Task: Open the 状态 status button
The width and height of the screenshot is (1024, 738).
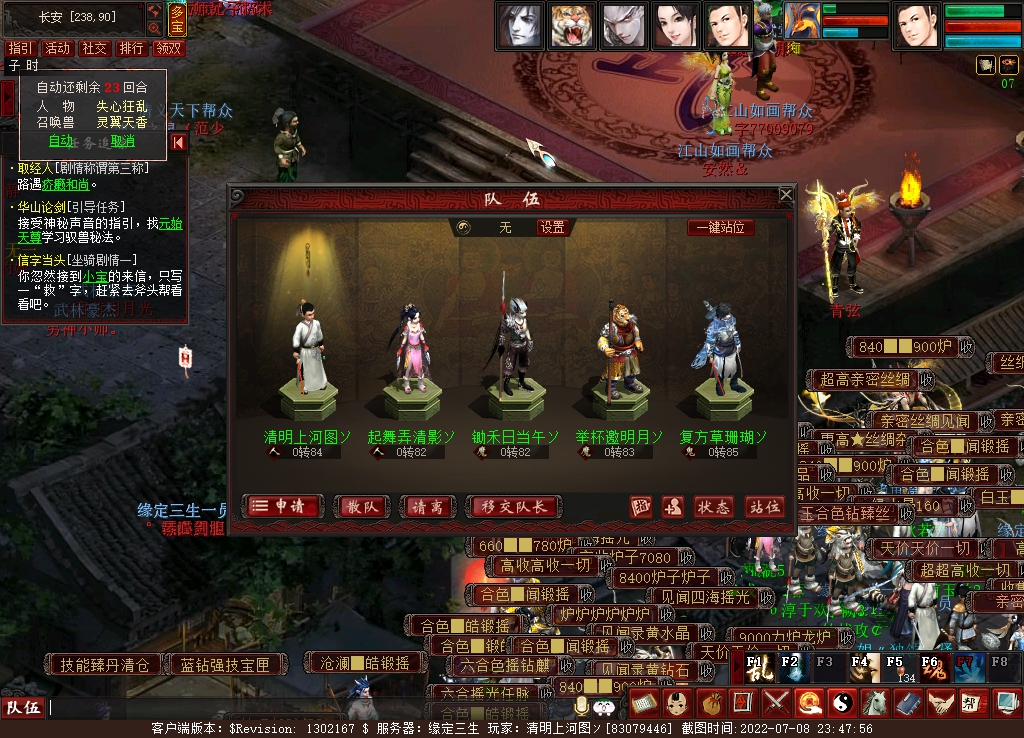Action: coord(713,507)
